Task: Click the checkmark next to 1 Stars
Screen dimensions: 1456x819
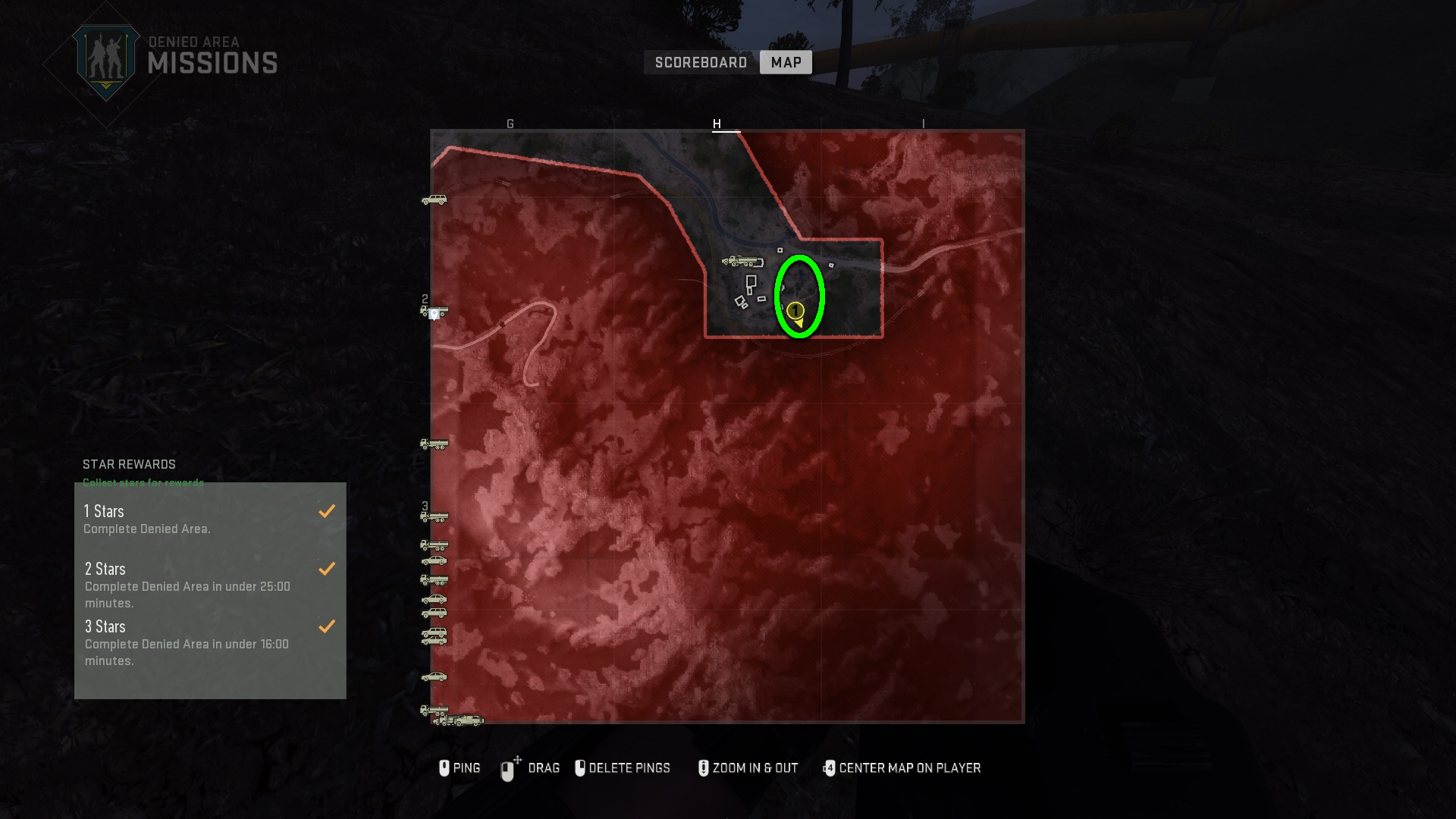Action: [327, 511]
